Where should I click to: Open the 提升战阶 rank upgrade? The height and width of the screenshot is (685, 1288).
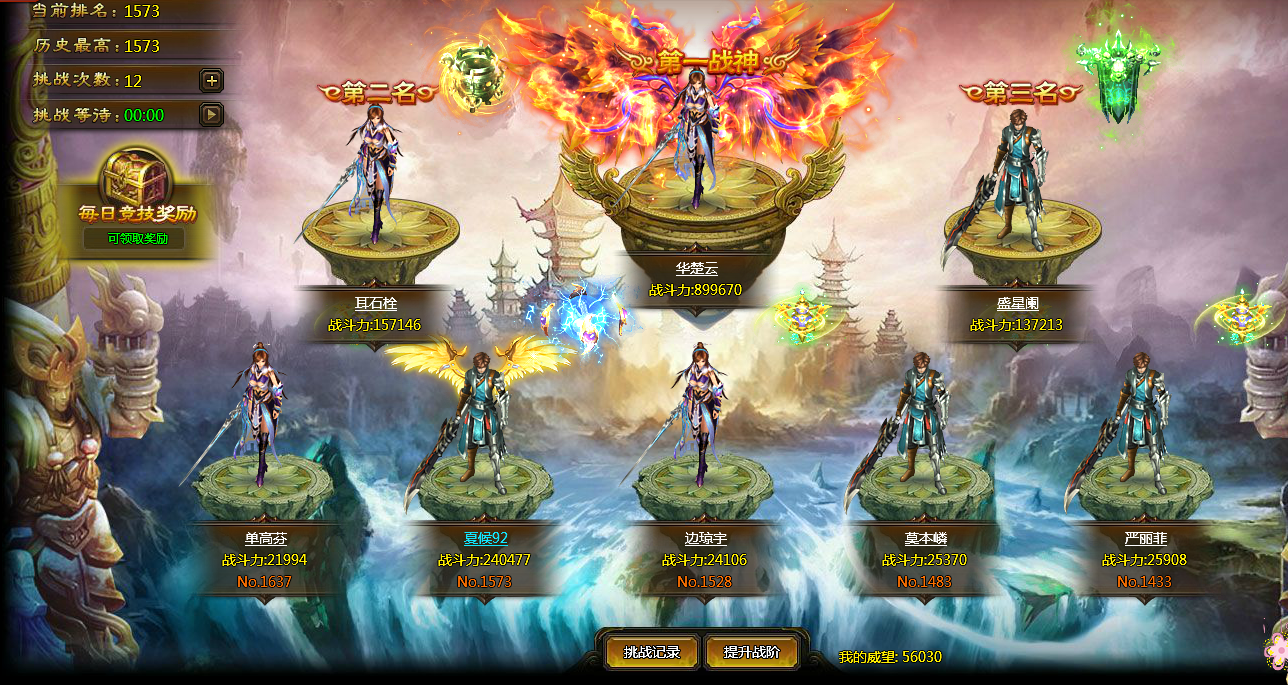[751, 652]
